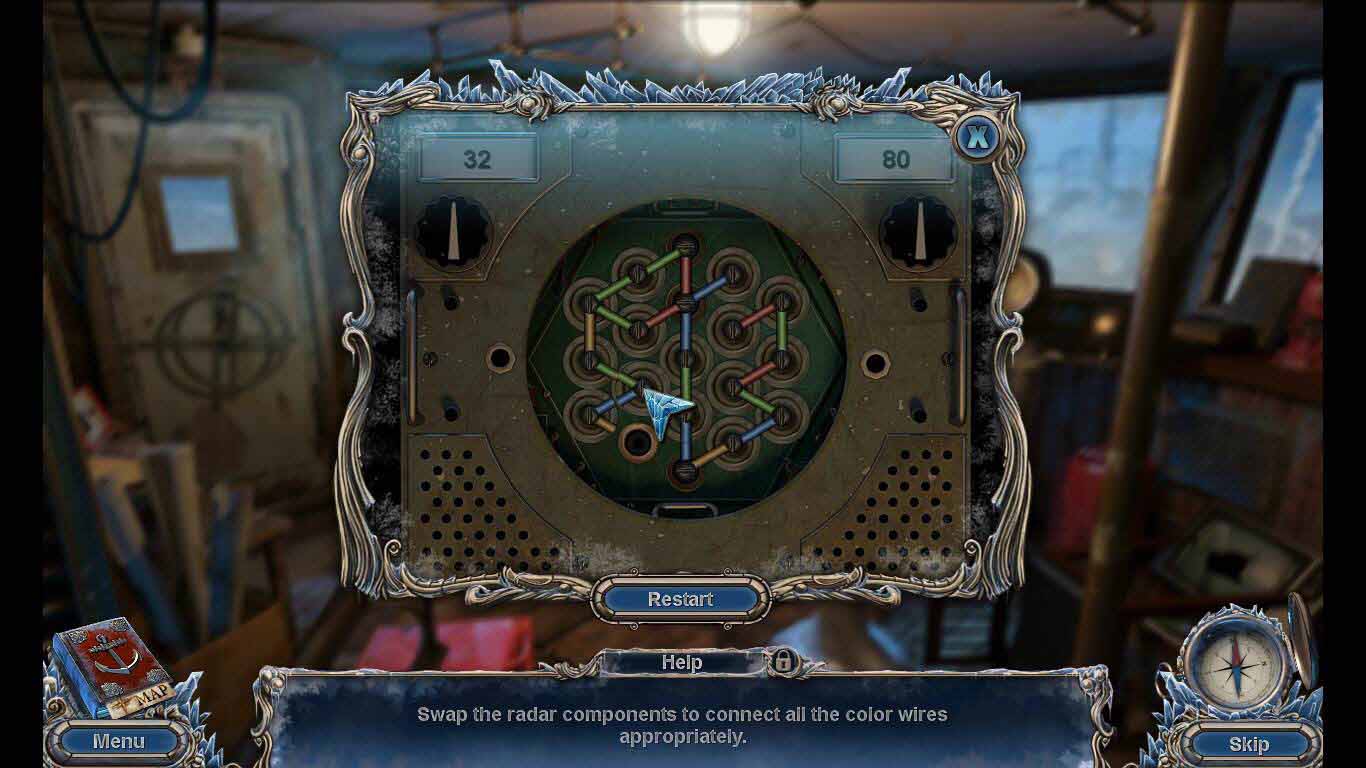Skip the wire-connecting puzzle
Viewport: 1366px width, 768px height.
tap(1250, 743)
